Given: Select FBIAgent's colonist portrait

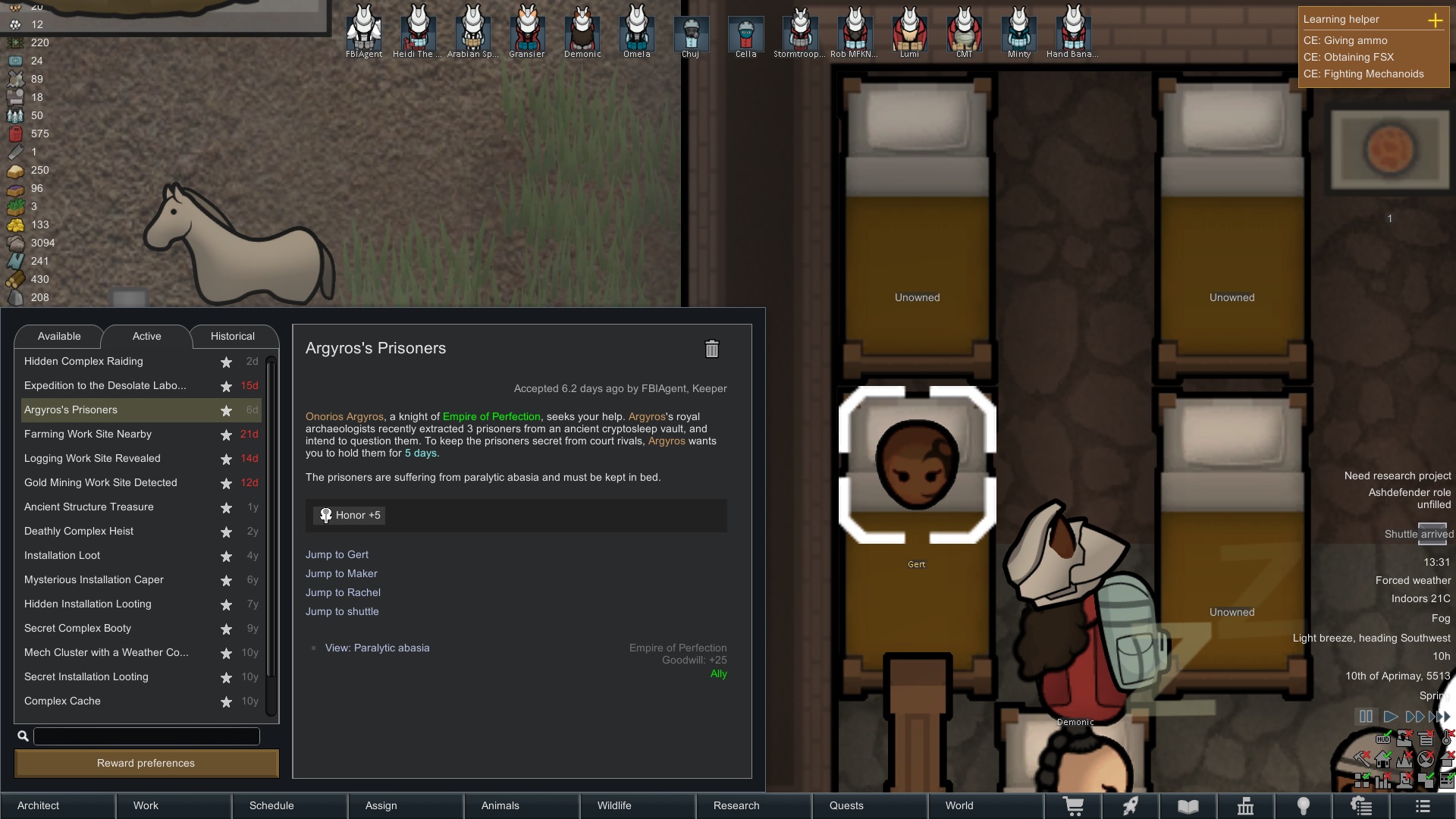Looking at the screenshot, I should click(x=362, y=30).
